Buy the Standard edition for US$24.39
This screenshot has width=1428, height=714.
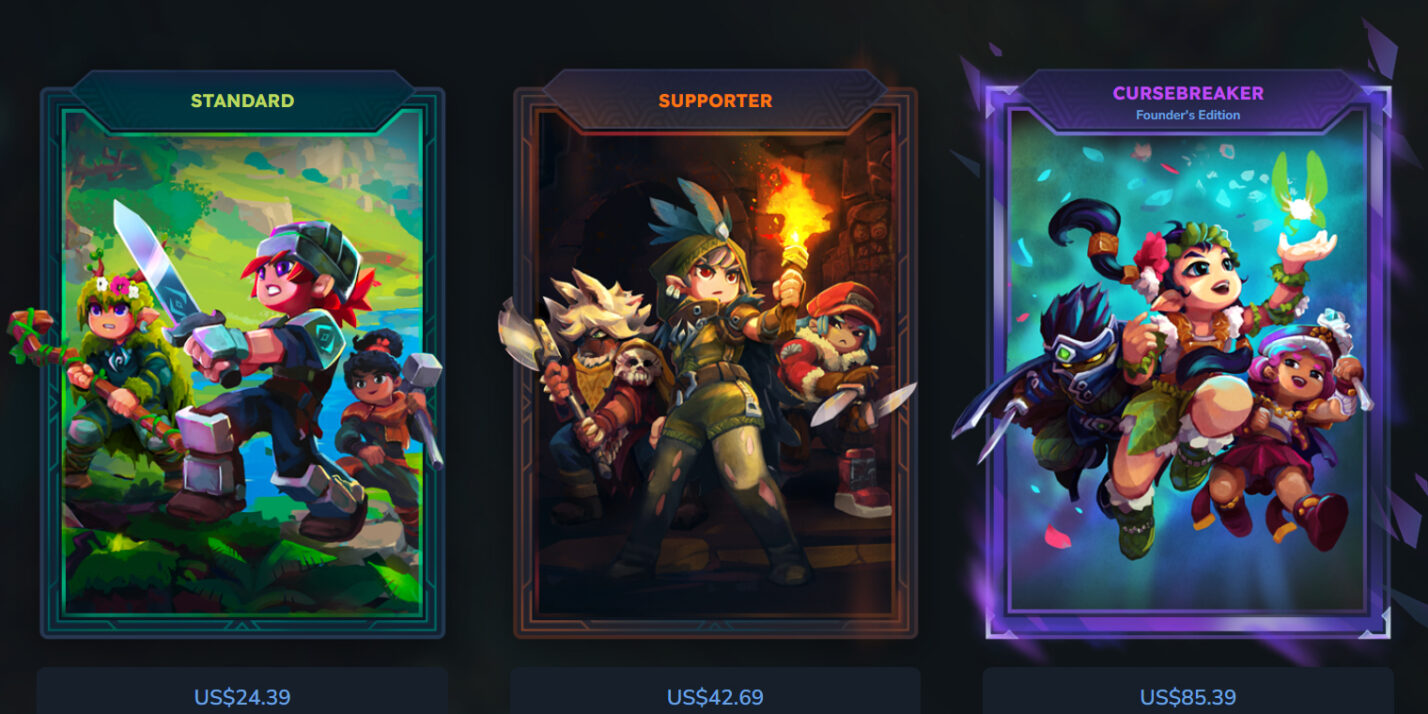pyautogui.click(x=242, y=696)
